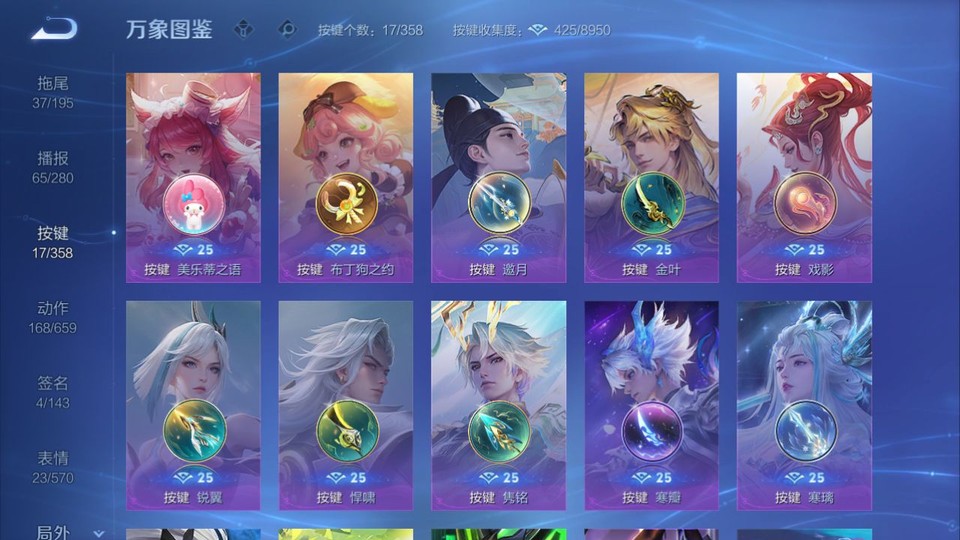
Task: Select the 悍啸 button skin card
Action: pyautogui.click(x=346, y=405)
